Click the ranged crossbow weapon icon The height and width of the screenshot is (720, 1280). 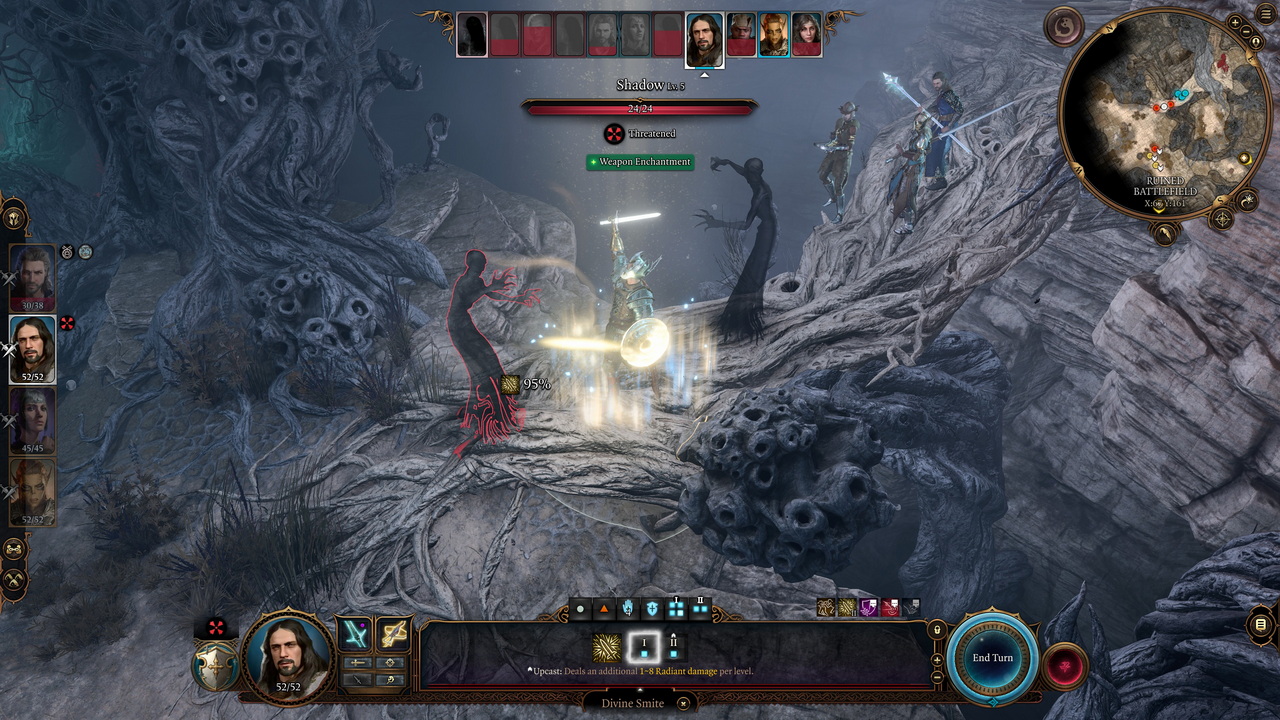394,634
